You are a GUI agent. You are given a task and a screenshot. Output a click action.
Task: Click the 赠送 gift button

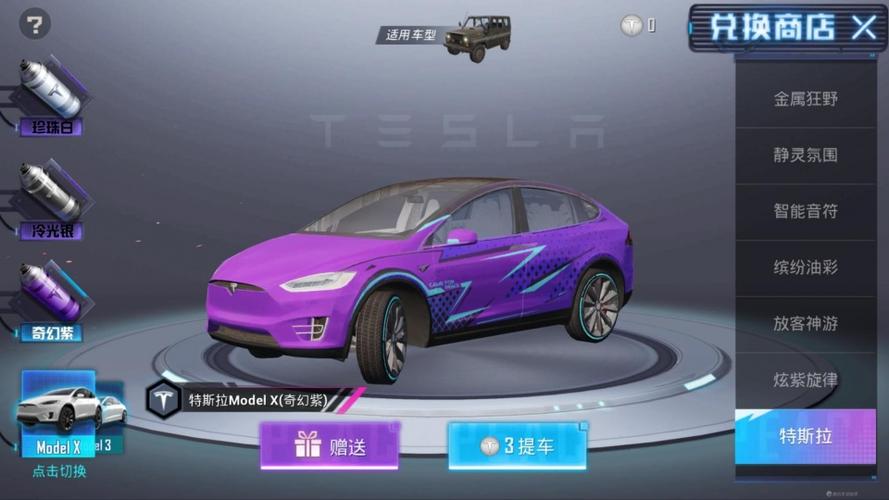pos(330,446)
